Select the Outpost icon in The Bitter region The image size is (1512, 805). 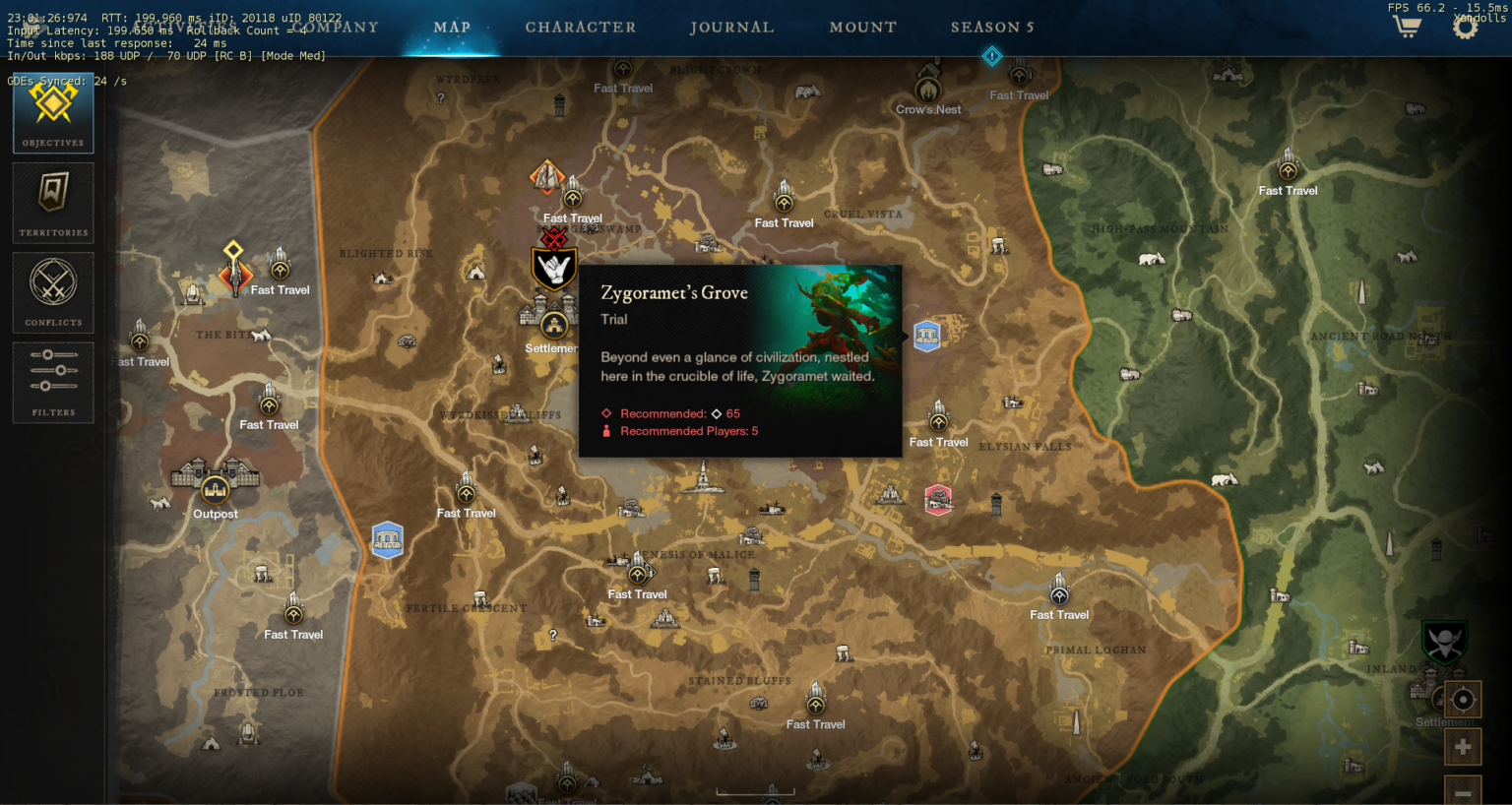click(x=215, y=489)
